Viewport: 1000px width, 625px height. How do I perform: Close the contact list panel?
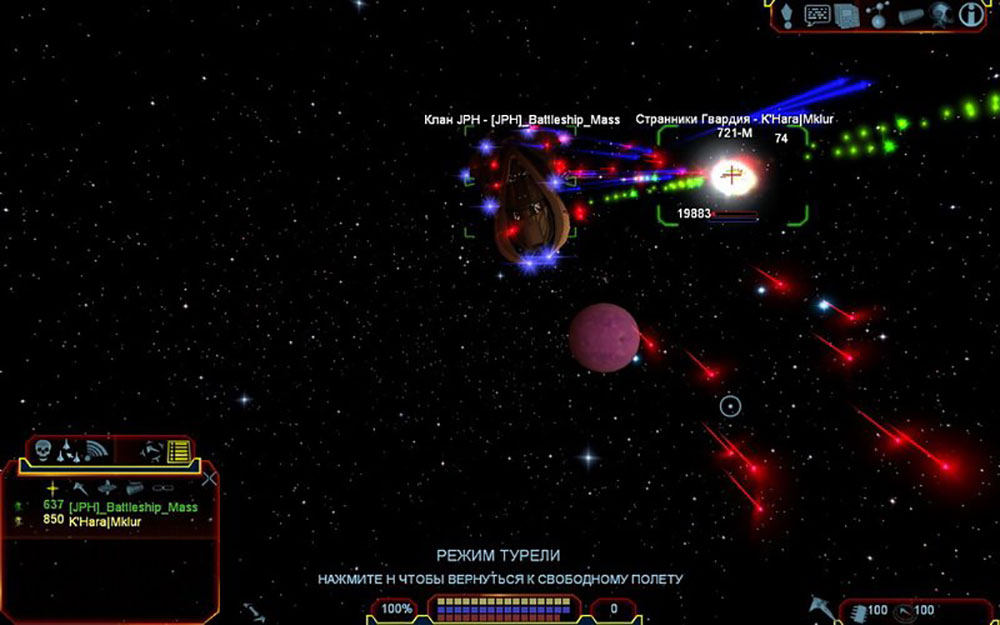tap(209, 479)
